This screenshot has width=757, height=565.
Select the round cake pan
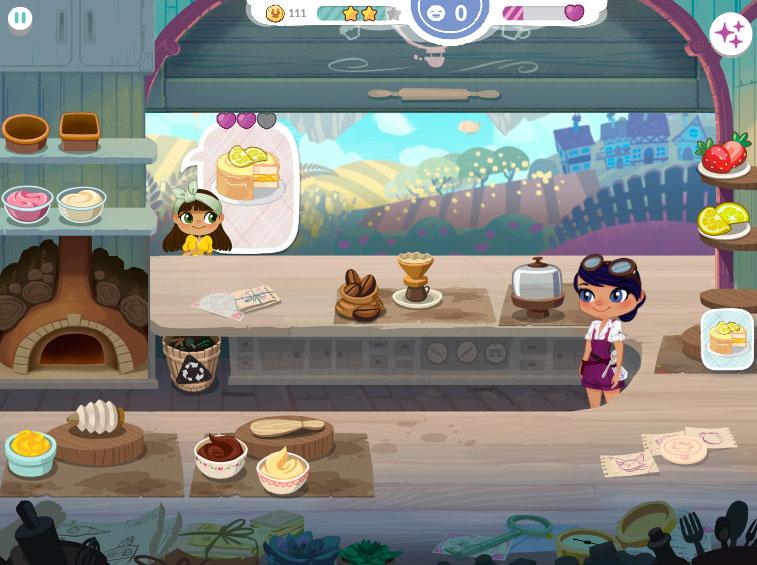(x=26, y=130)
